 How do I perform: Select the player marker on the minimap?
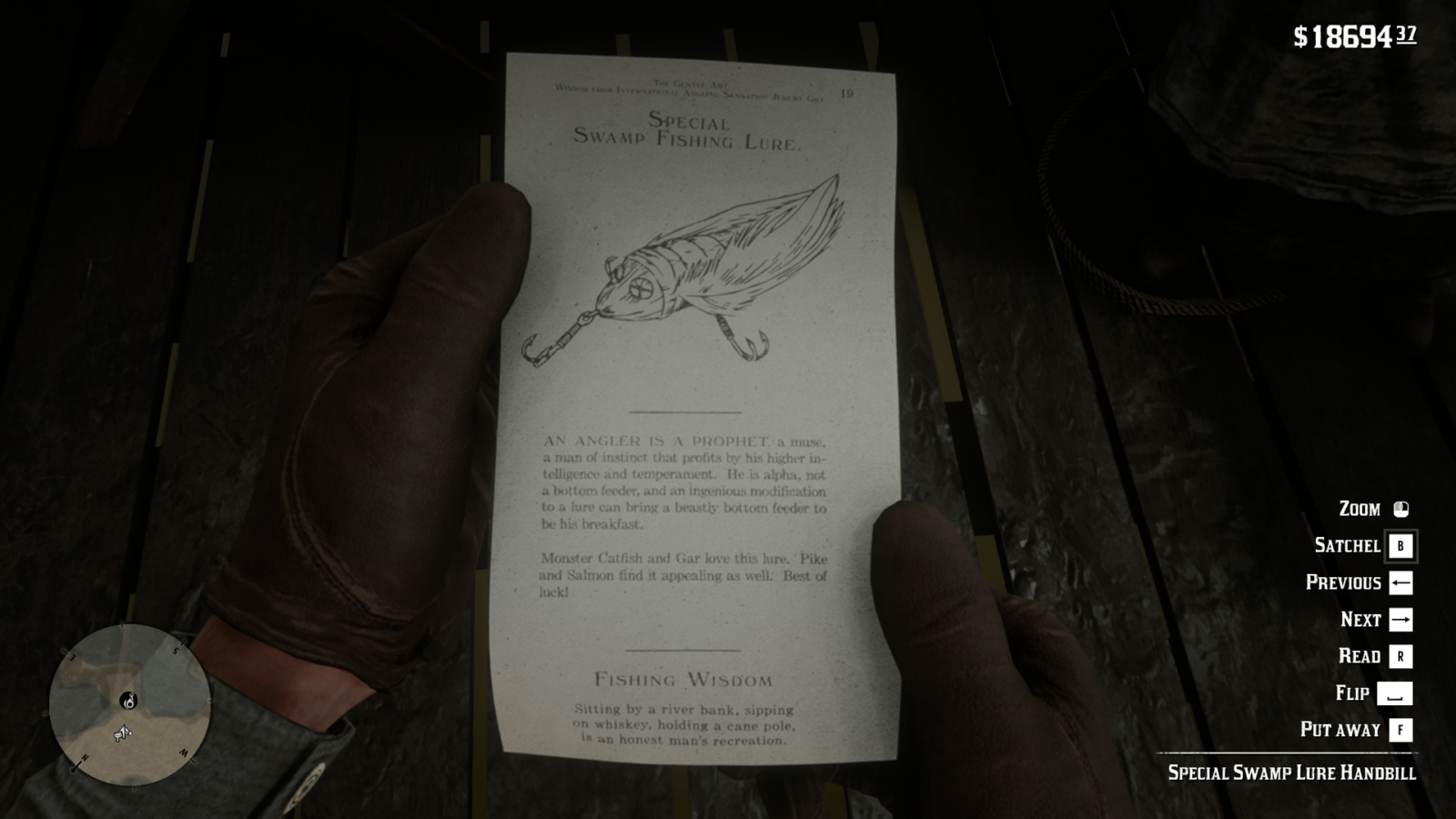click(123, 732)
